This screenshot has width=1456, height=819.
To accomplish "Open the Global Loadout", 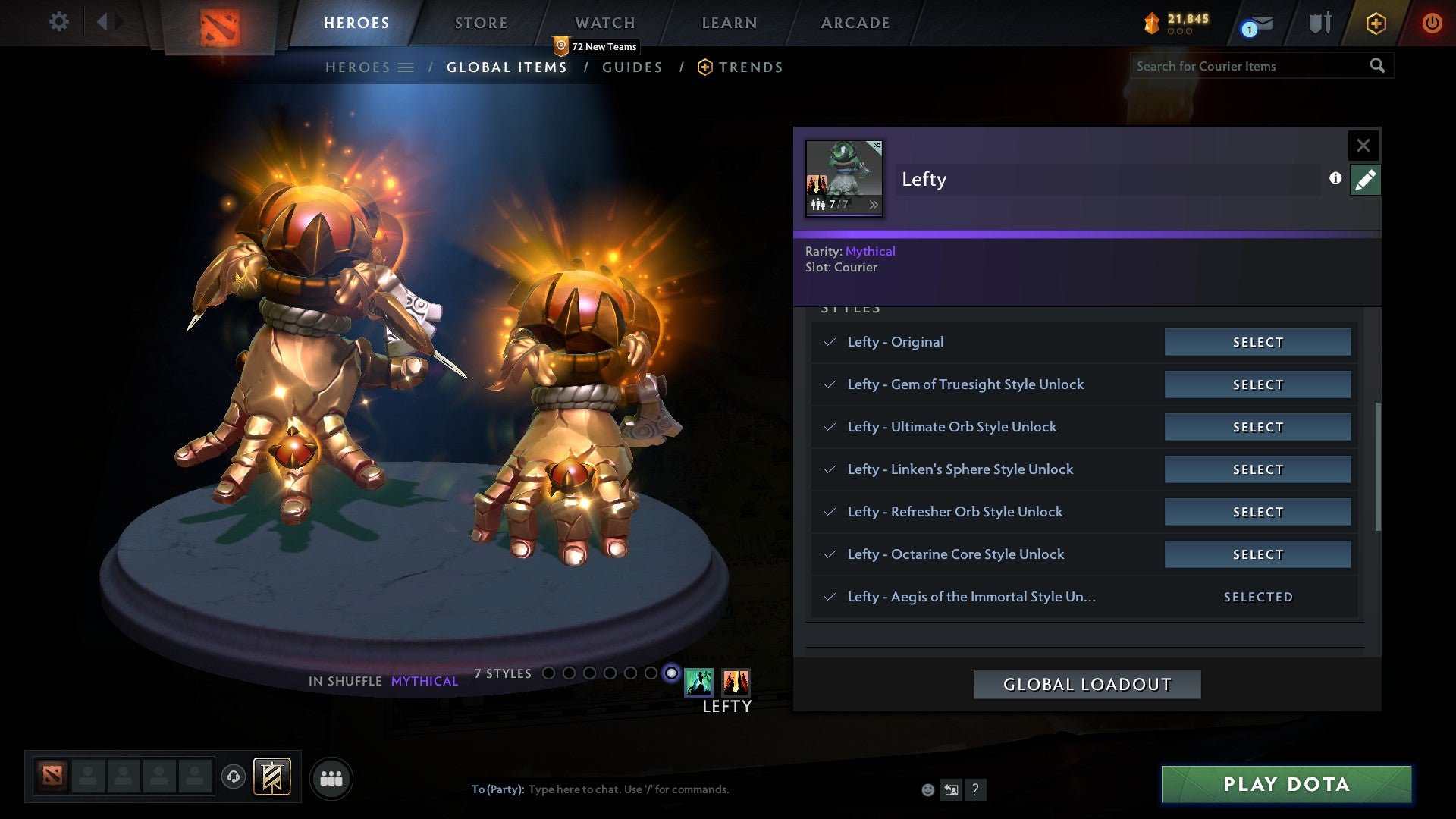I will click(x=1087, y=684).
